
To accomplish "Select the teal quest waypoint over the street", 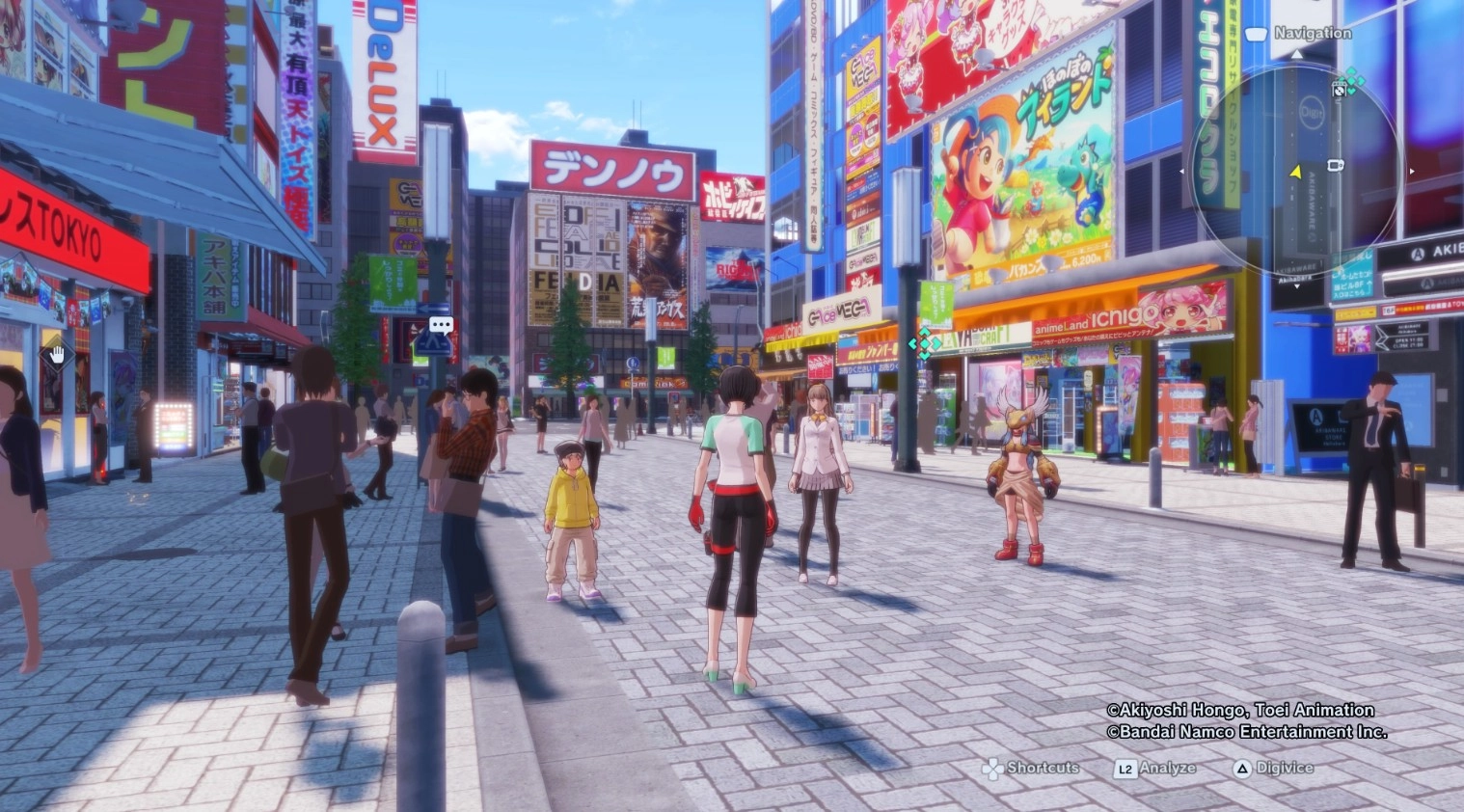I will [x=924, y=343].
